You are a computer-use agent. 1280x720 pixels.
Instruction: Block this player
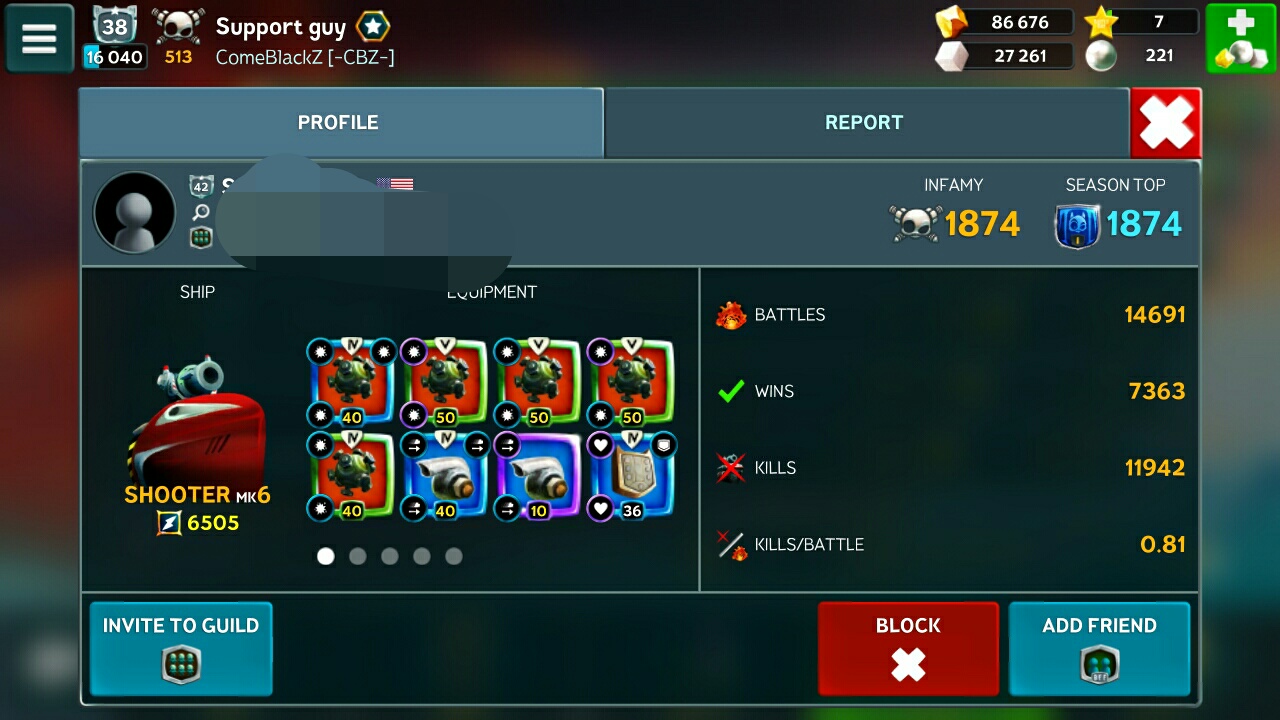coord(908,648)
